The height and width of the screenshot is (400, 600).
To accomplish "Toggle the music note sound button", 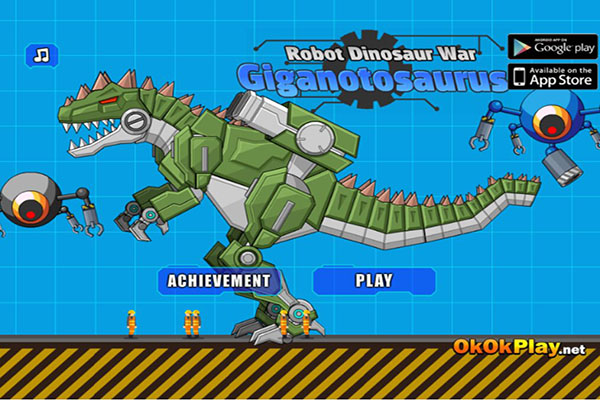I will pos(41,52).
